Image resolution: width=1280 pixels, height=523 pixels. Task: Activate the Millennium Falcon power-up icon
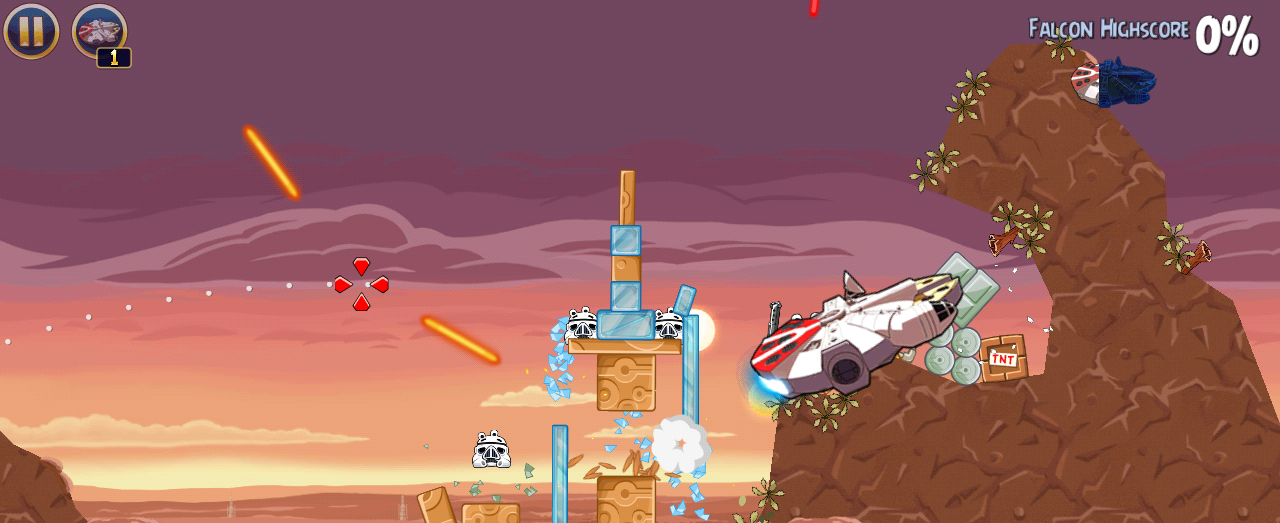click(x=99, y=31)
